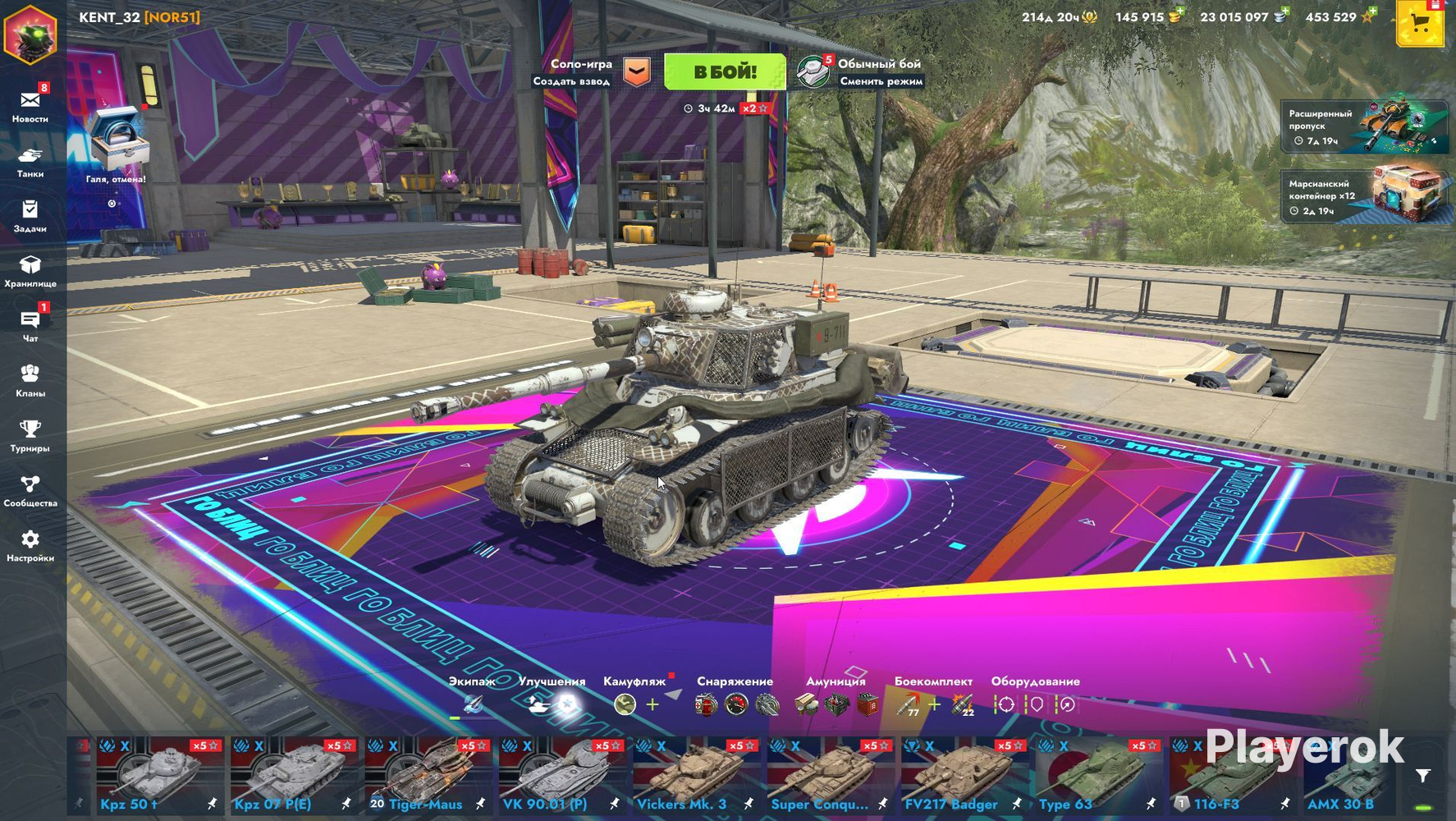1456x821 pixels.
Task: Click the player avatar badge
Action: (30, 34)
